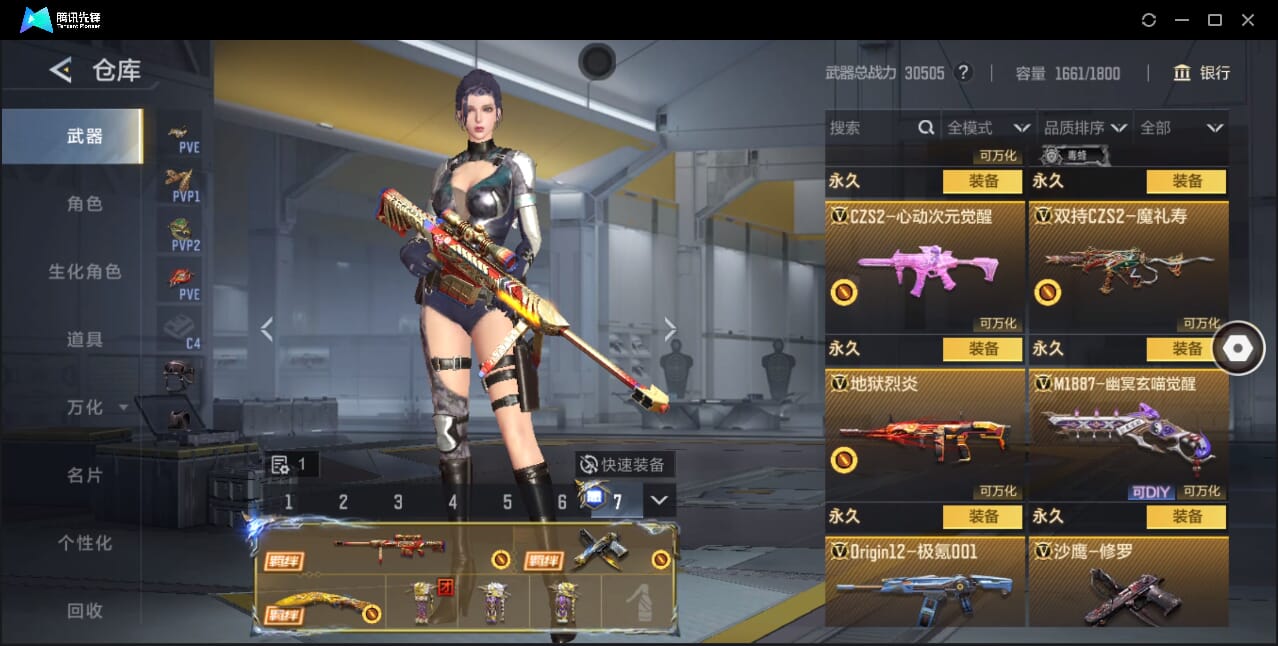Open the 银行 bank
The width and height of the screenshot is (1278, 646).
tap(1202, 73)
